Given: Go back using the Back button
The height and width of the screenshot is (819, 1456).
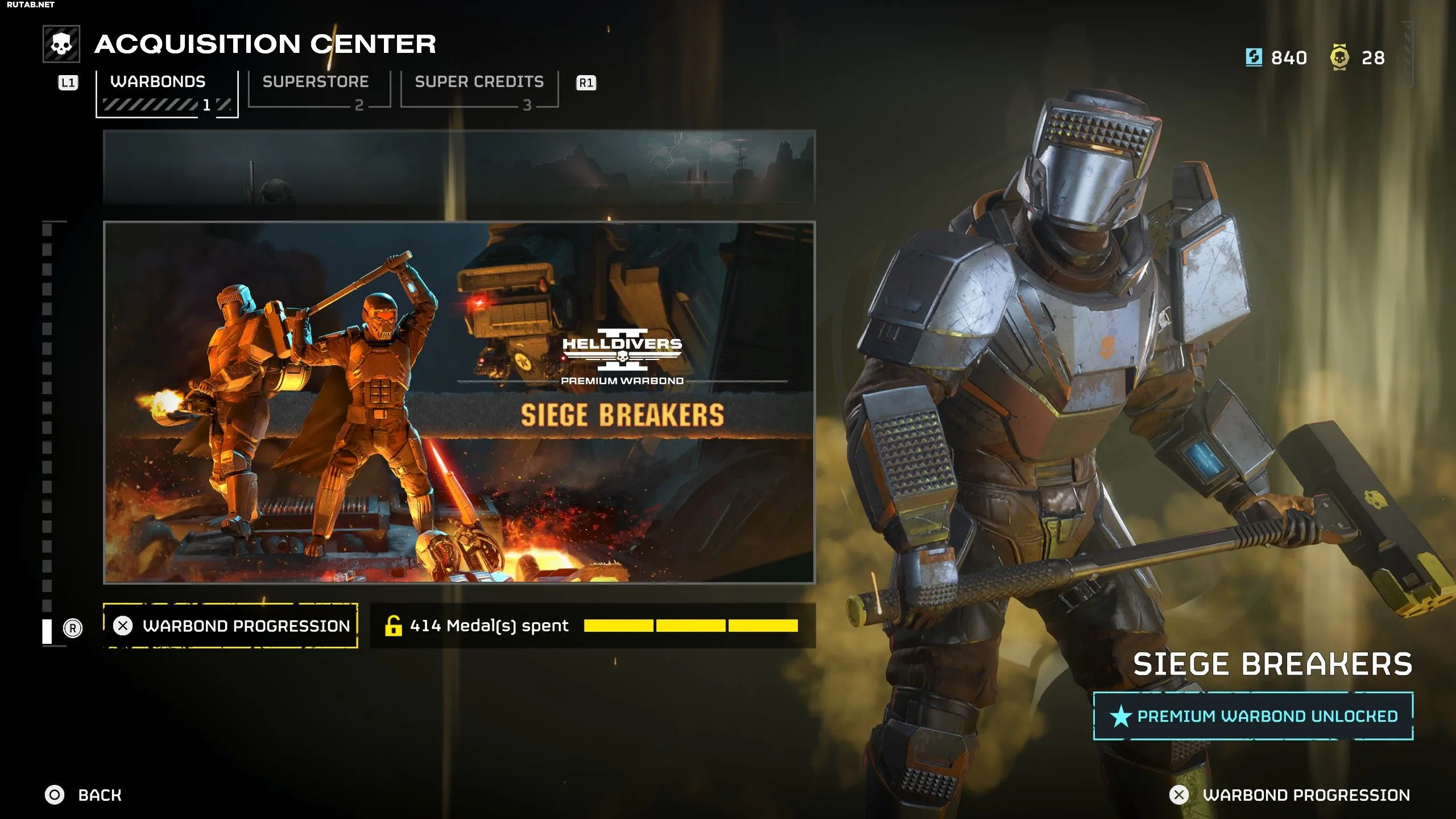Looking at the screenshot, I should [x=84, y=795].
